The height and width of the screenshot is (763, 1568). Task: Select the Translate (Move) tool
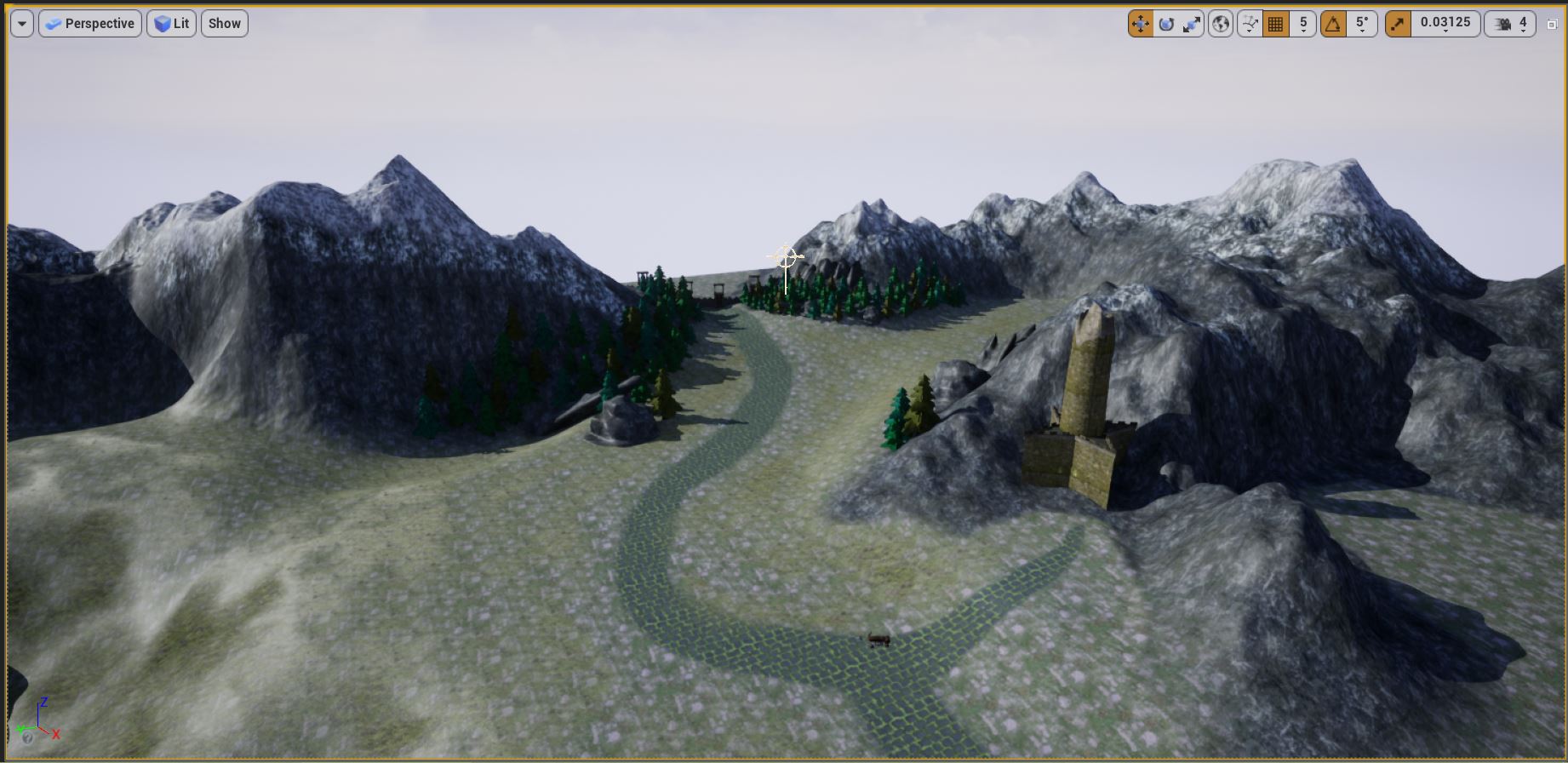click(1139, 23)
